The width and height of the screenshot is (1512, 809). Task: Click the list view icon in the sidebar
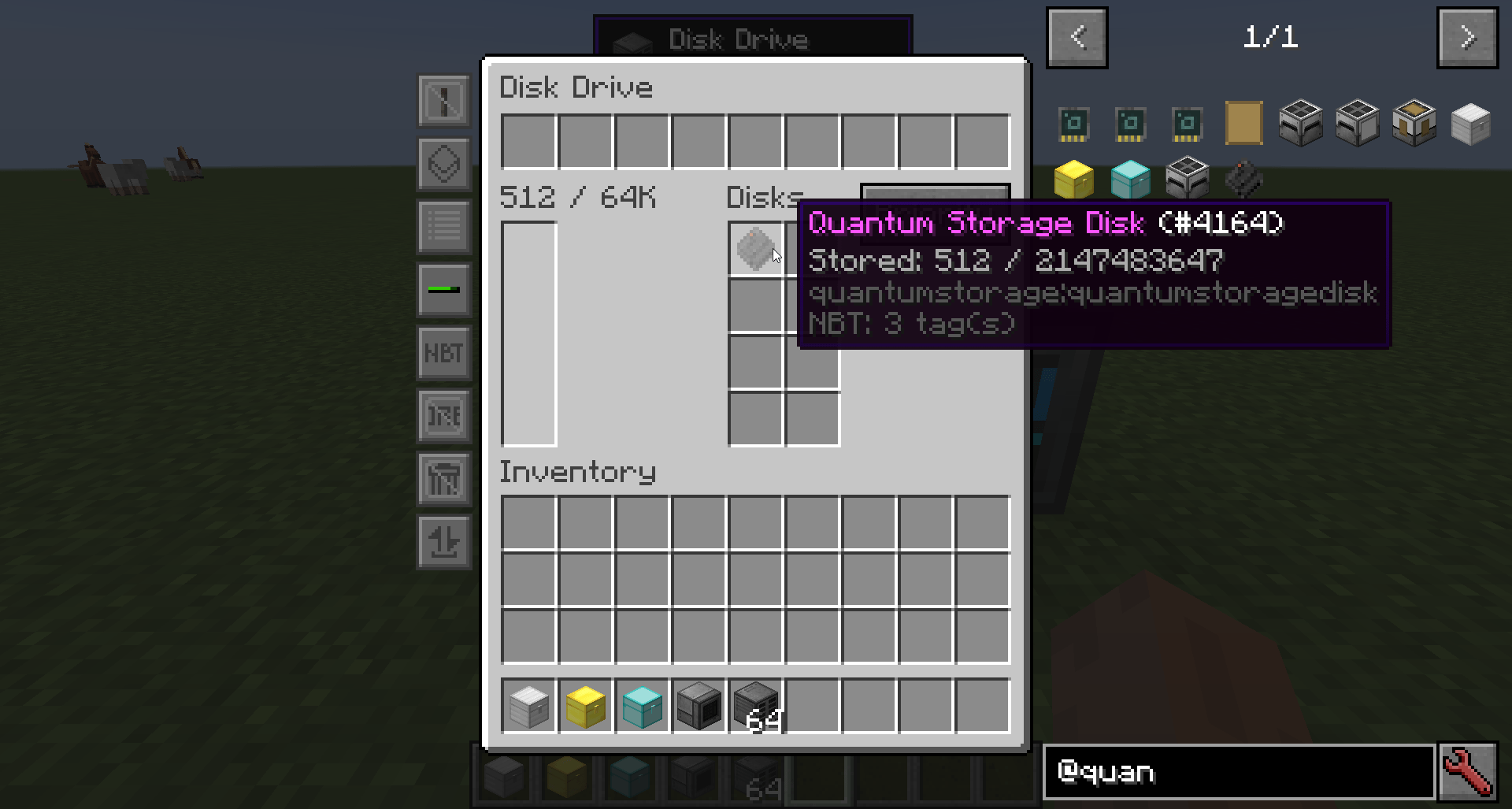point(444,227)
